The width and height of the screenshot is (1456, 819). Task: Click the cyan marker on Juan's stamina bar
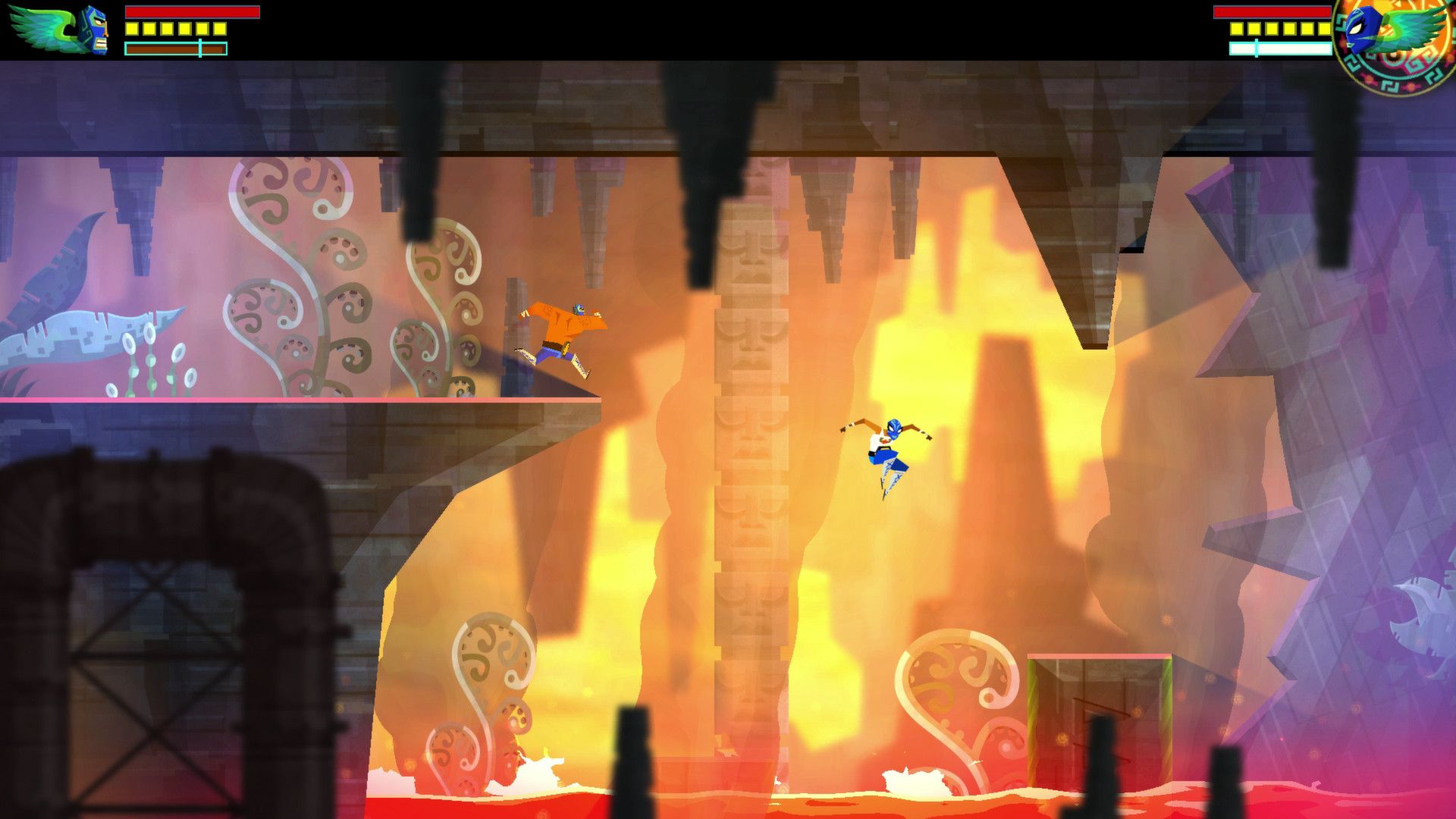(x=199, y=47)
